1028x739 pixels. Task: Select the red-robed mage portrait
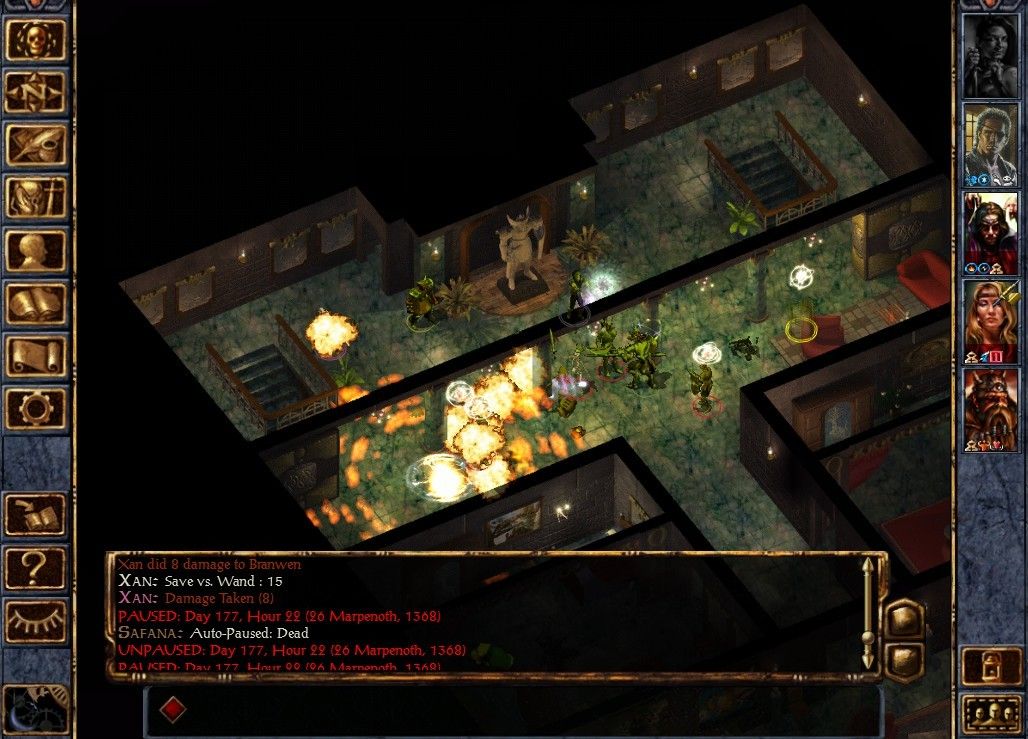[x=990, y=232]
